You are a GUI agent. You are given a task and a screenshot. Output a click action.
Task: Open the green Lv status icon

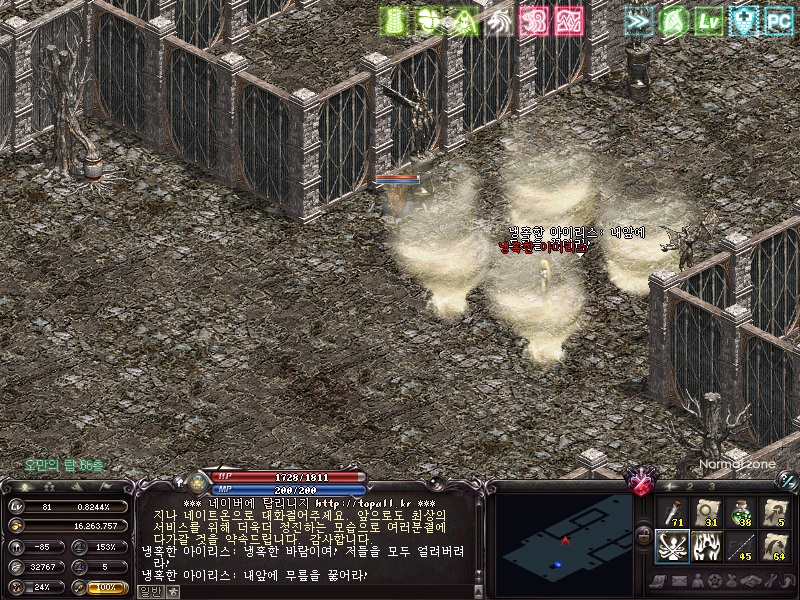tap(709, 19)
